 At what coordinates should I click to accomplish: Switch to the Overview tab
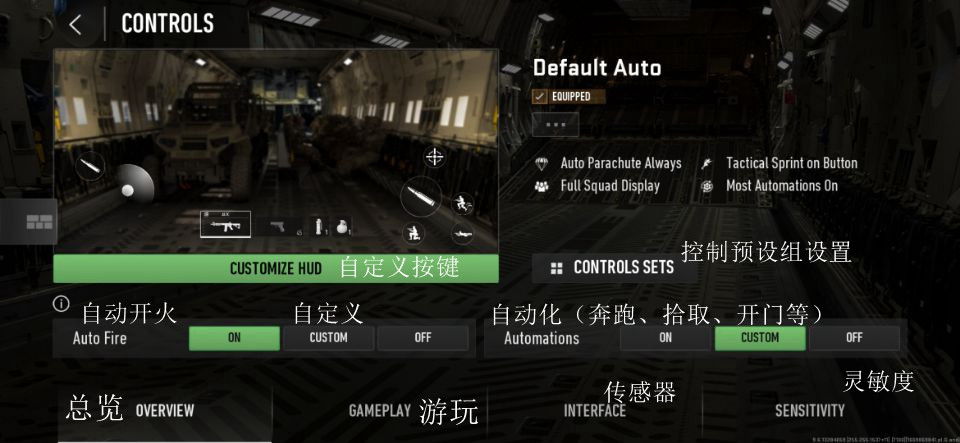pos(164,411)
